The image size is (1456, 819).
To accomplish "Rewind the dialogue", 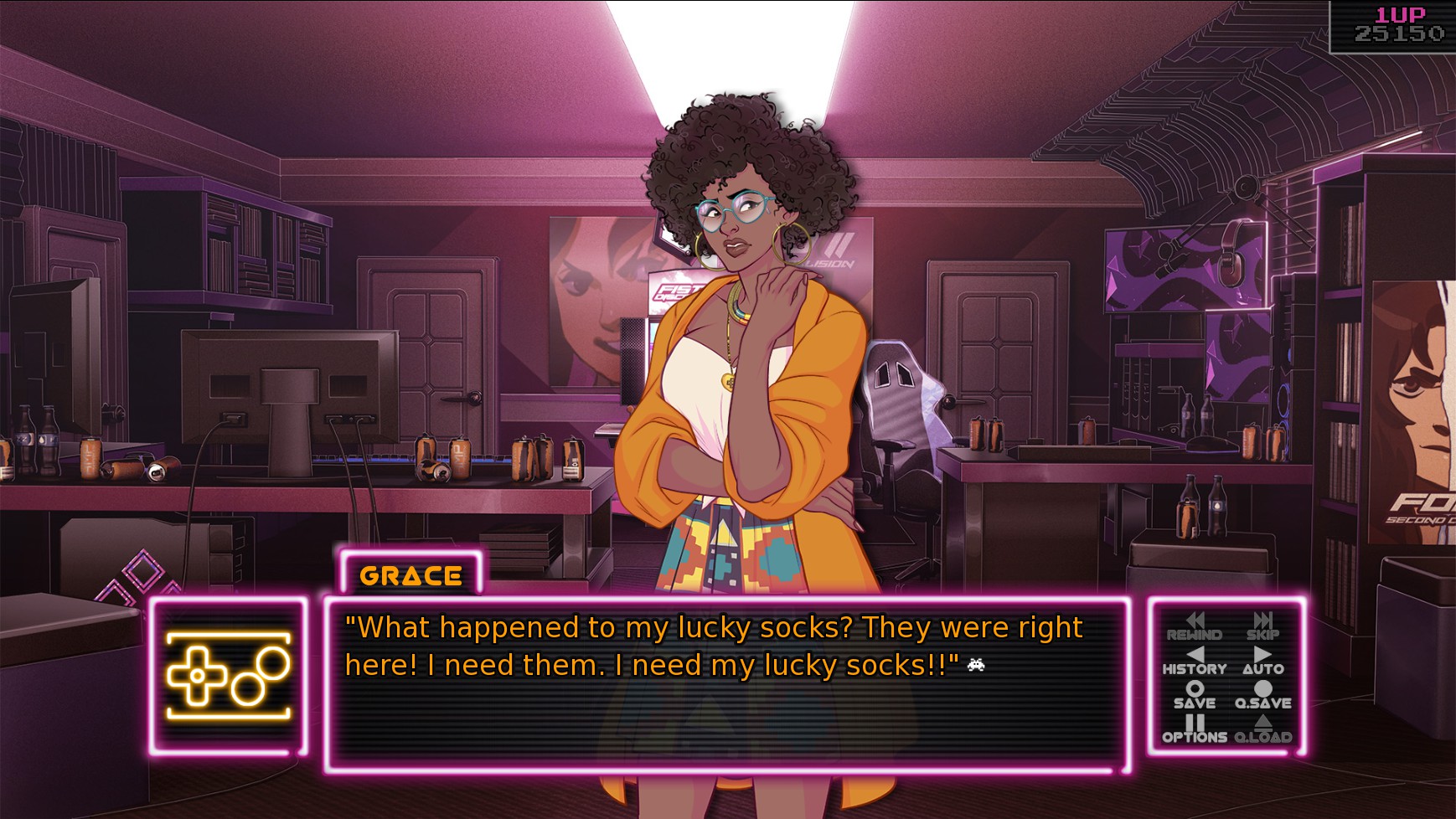I will (x=1194, y=626).
